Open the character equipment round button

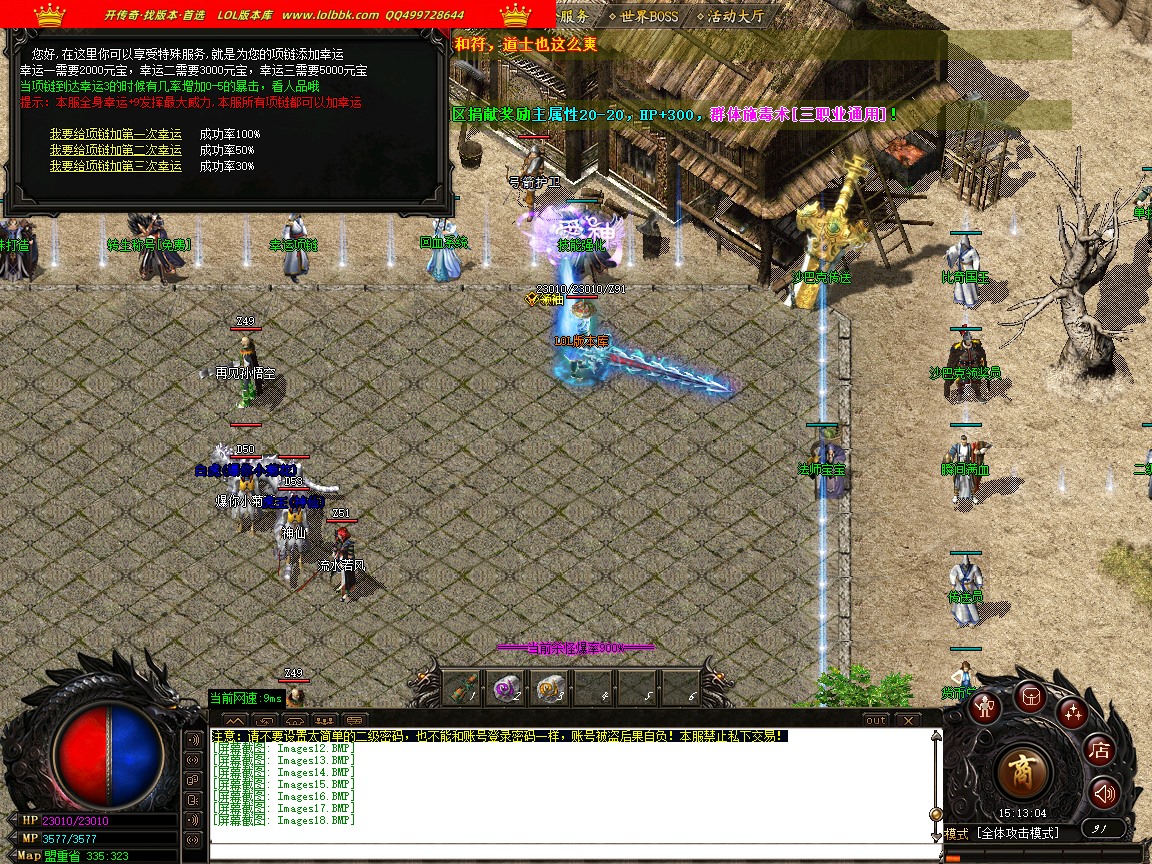point(986,706)
